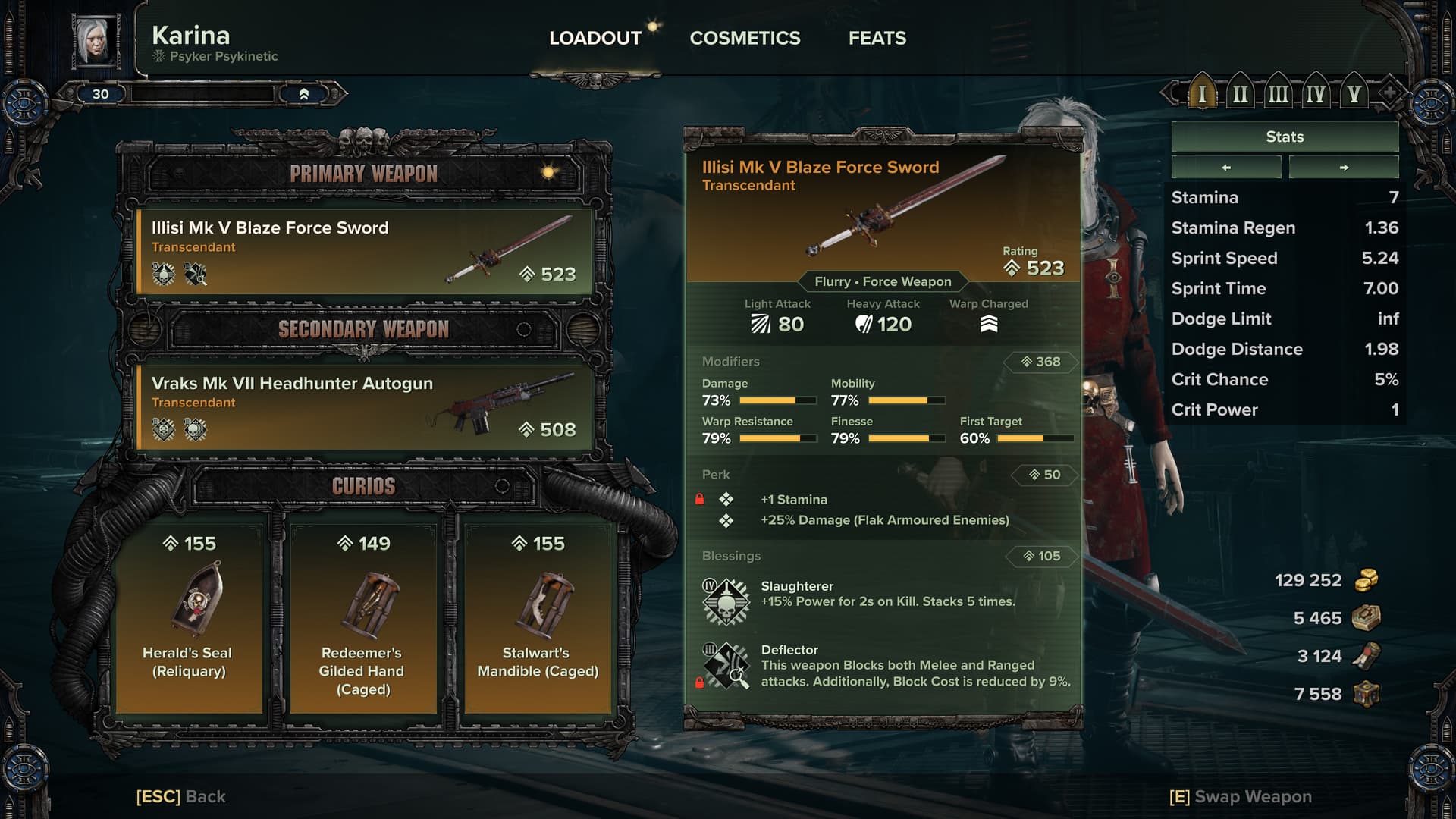Switch to loadout preset II

pyautogui.click(x=1240, y=94)
